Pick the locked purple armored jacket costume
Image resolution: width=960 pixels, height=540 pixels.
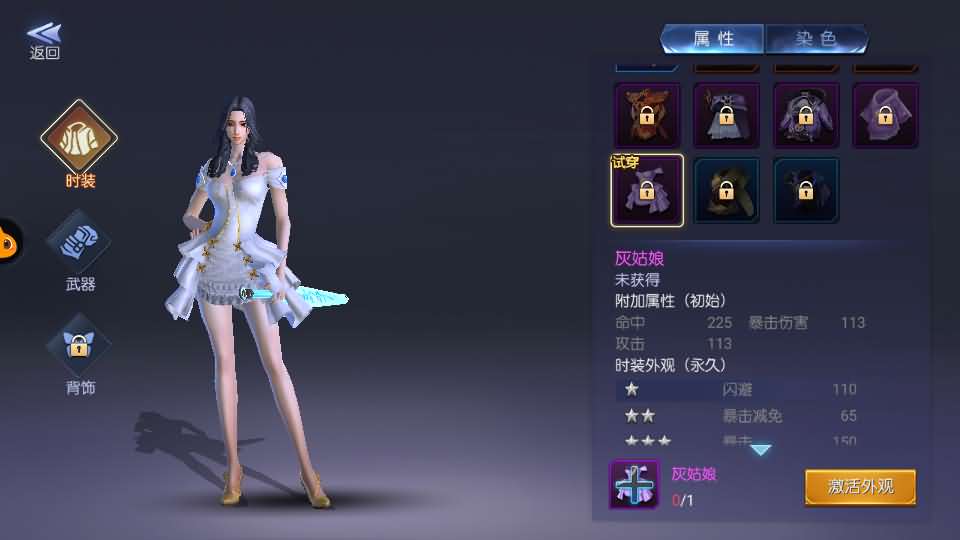coord(806,115)
